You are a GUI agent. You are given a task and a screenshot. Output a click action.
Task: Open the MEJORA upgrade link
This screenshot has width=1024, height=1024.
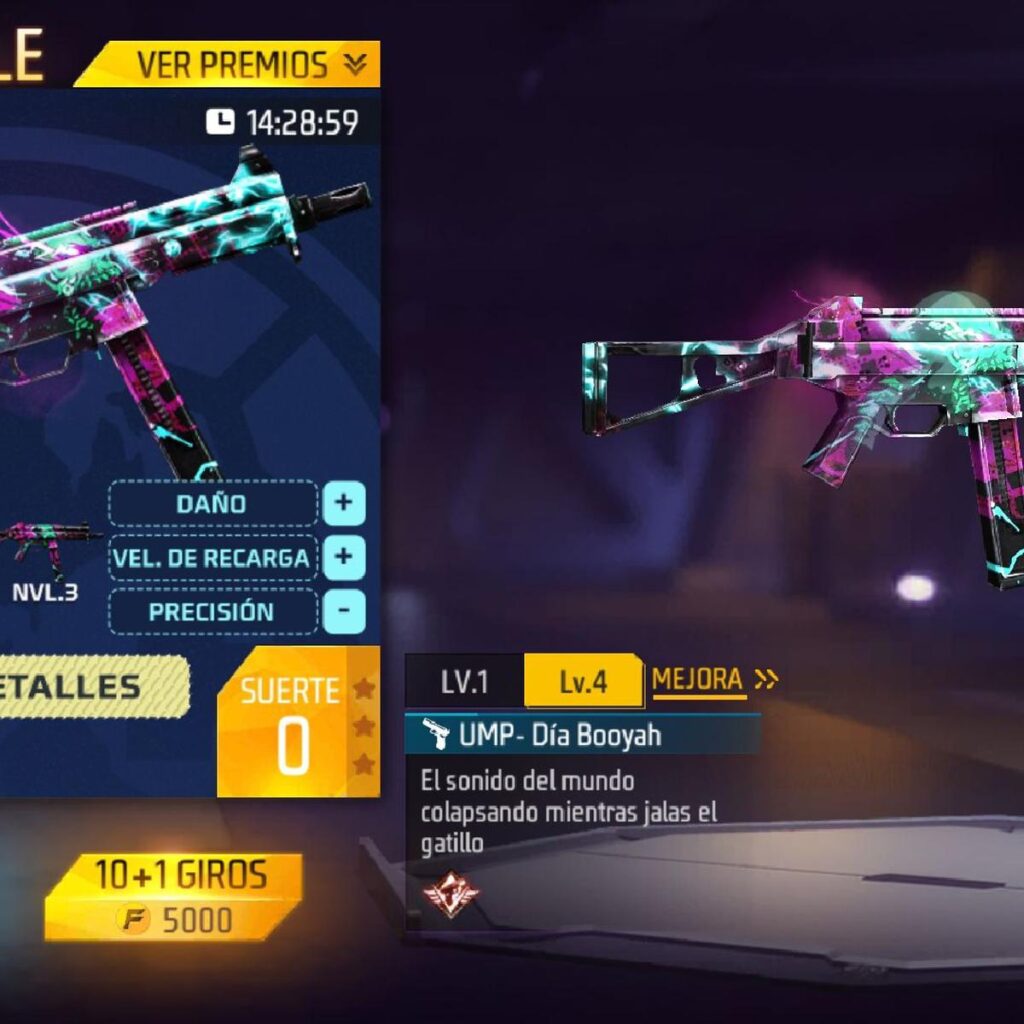(x=714, y=680)
